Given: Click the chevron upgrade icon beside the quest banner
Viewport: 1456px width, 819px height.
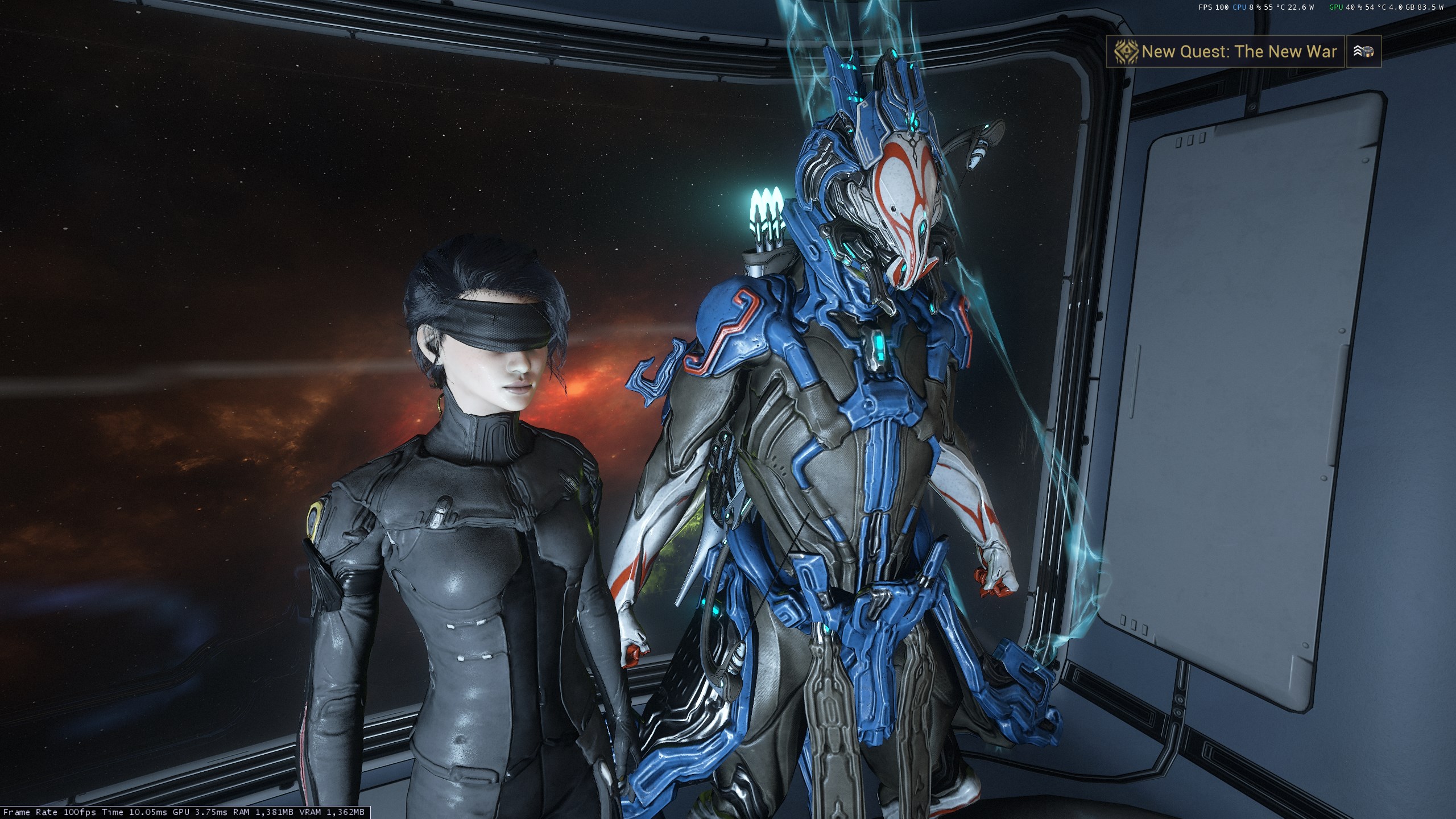Looking at the screenshot, I should [x=1364, y=52].
